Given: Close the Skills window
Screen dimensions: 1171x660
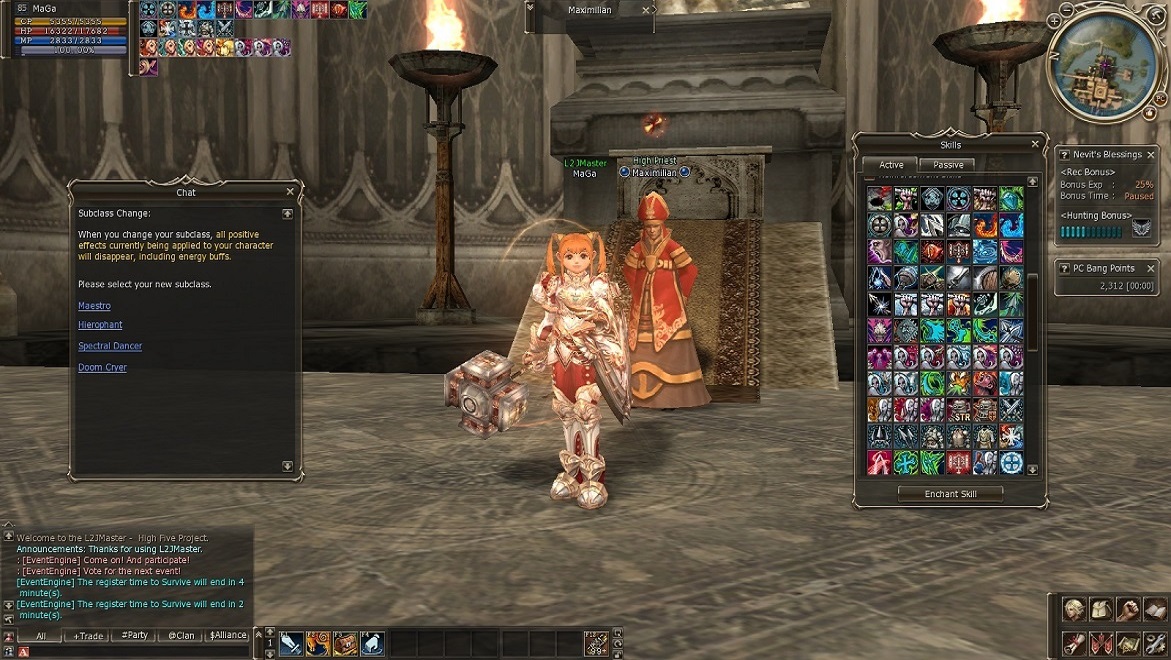Looking at the screenshot, I should click(1035, 145).
